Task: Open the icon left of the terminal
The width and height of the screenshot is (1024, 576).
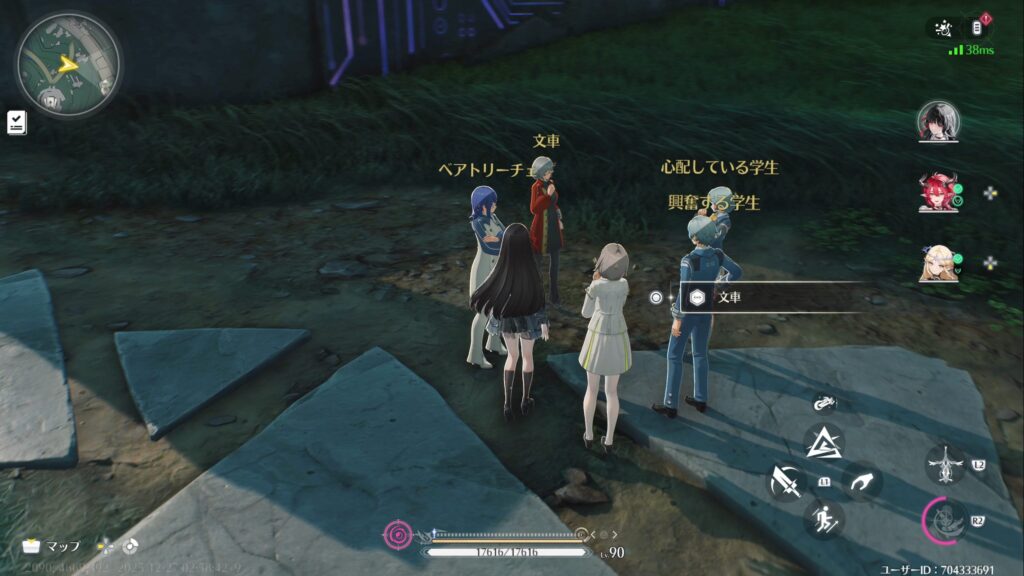Action: pyautogui.click(x=942, y=28)
